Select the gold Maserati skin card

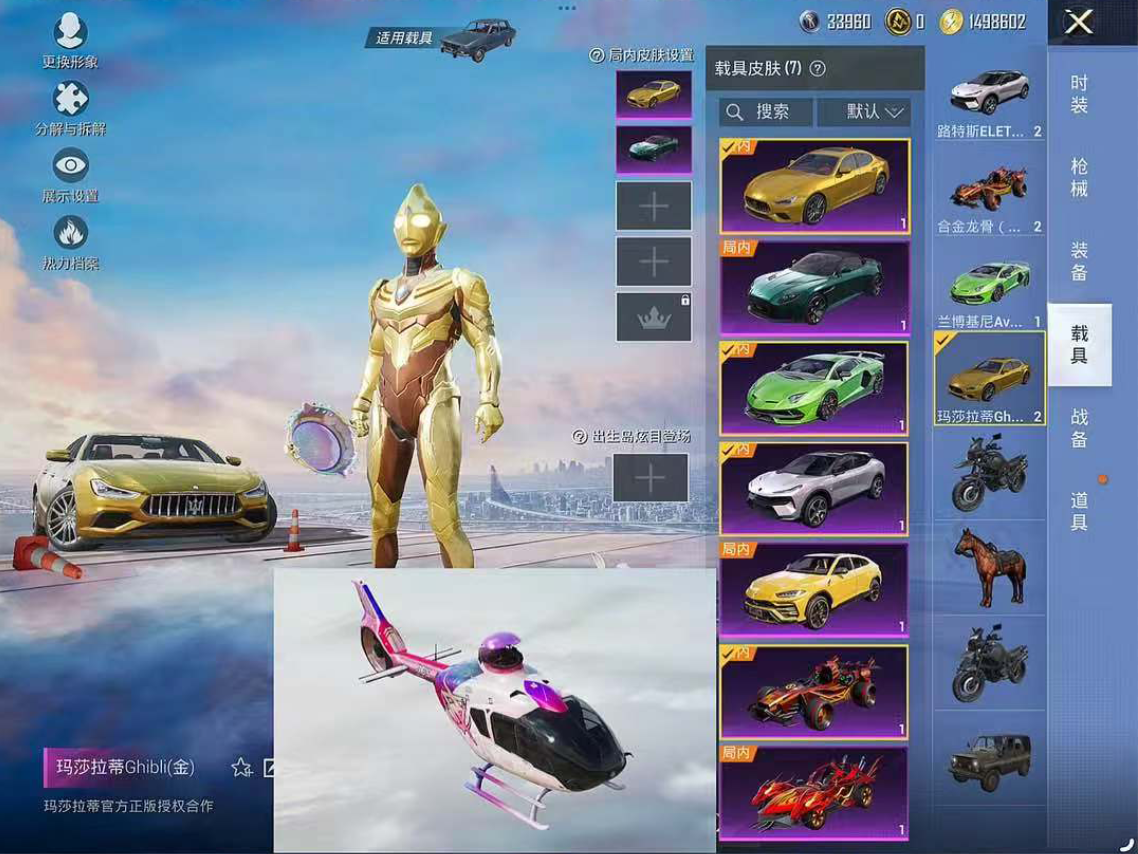[814, 187]
